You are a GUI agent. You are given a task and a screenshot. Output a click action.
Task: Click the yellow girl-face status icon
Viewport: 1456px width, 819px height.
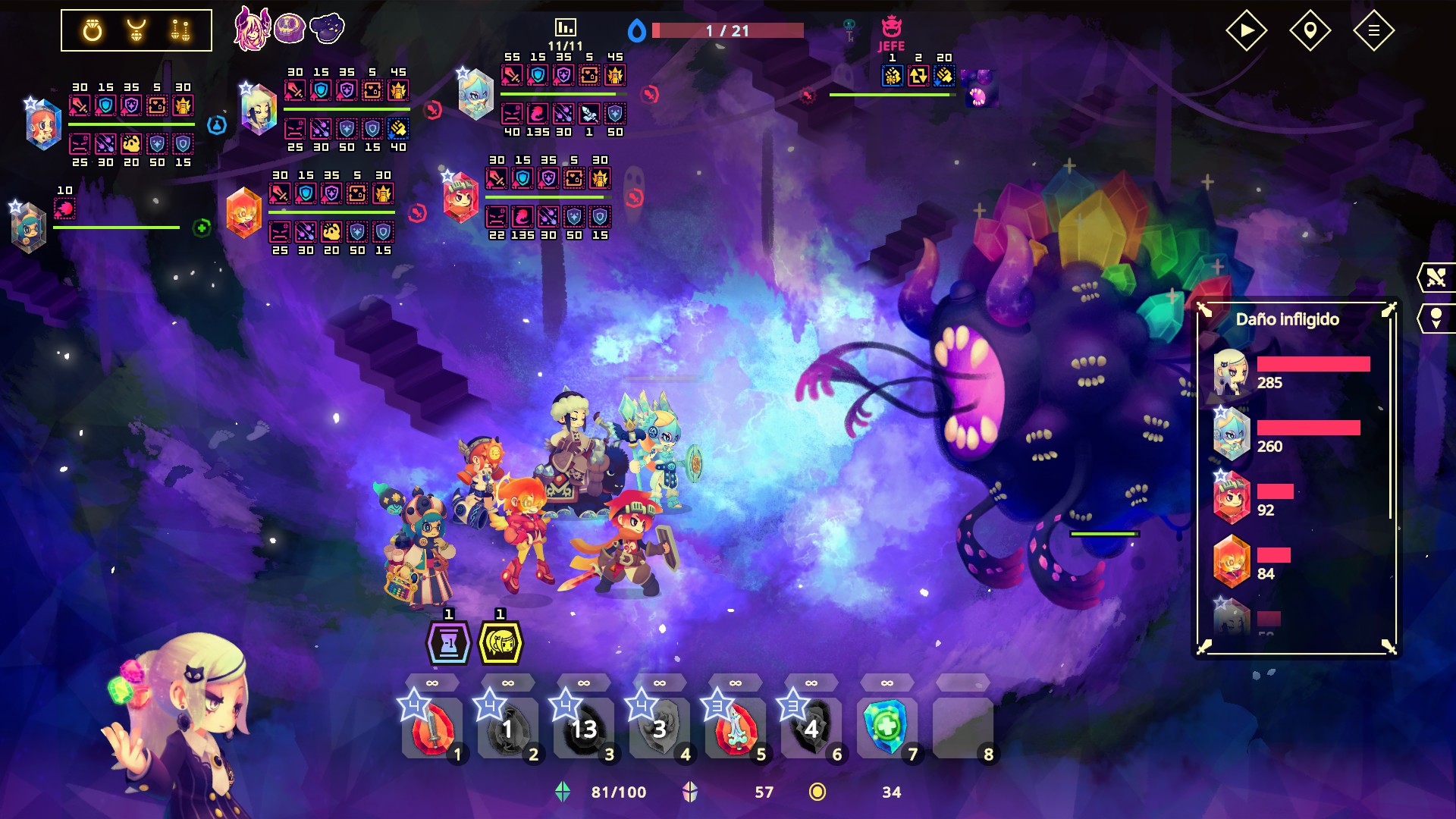click(500, 643)
